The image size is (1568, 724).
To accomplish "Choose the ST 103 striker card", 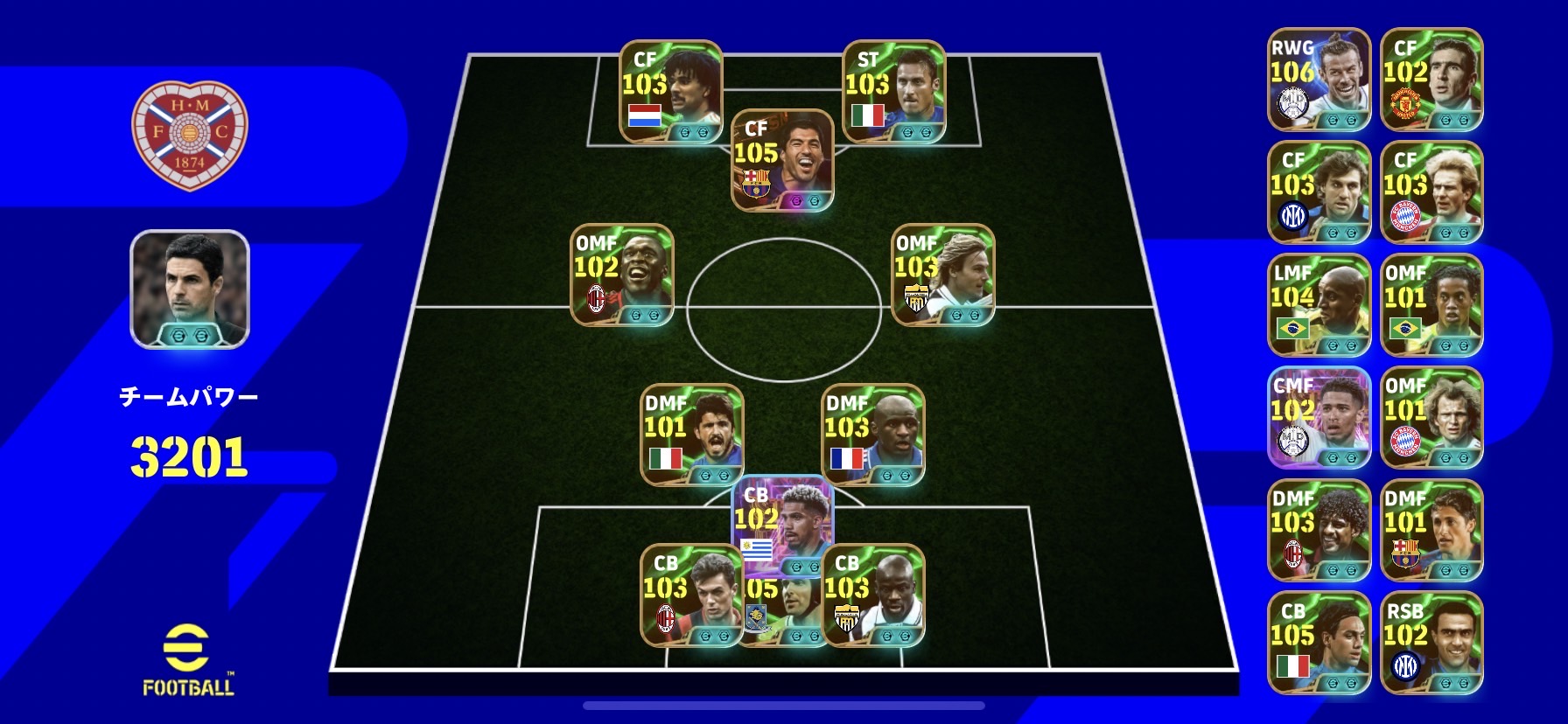I will pyautogui.click(x=893, y=91).
